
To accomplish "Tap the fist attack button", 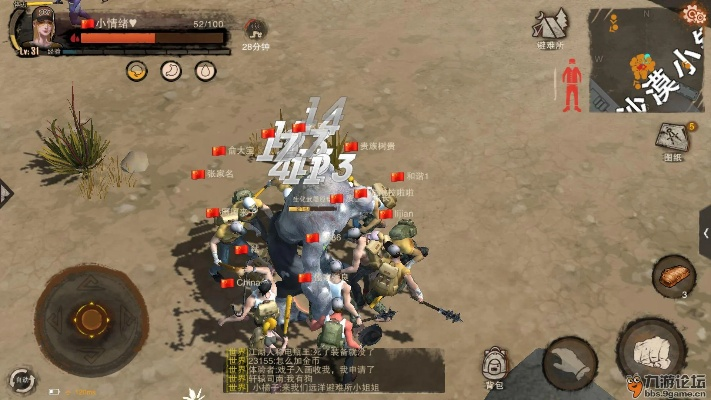I will click(x=651, y=351).
